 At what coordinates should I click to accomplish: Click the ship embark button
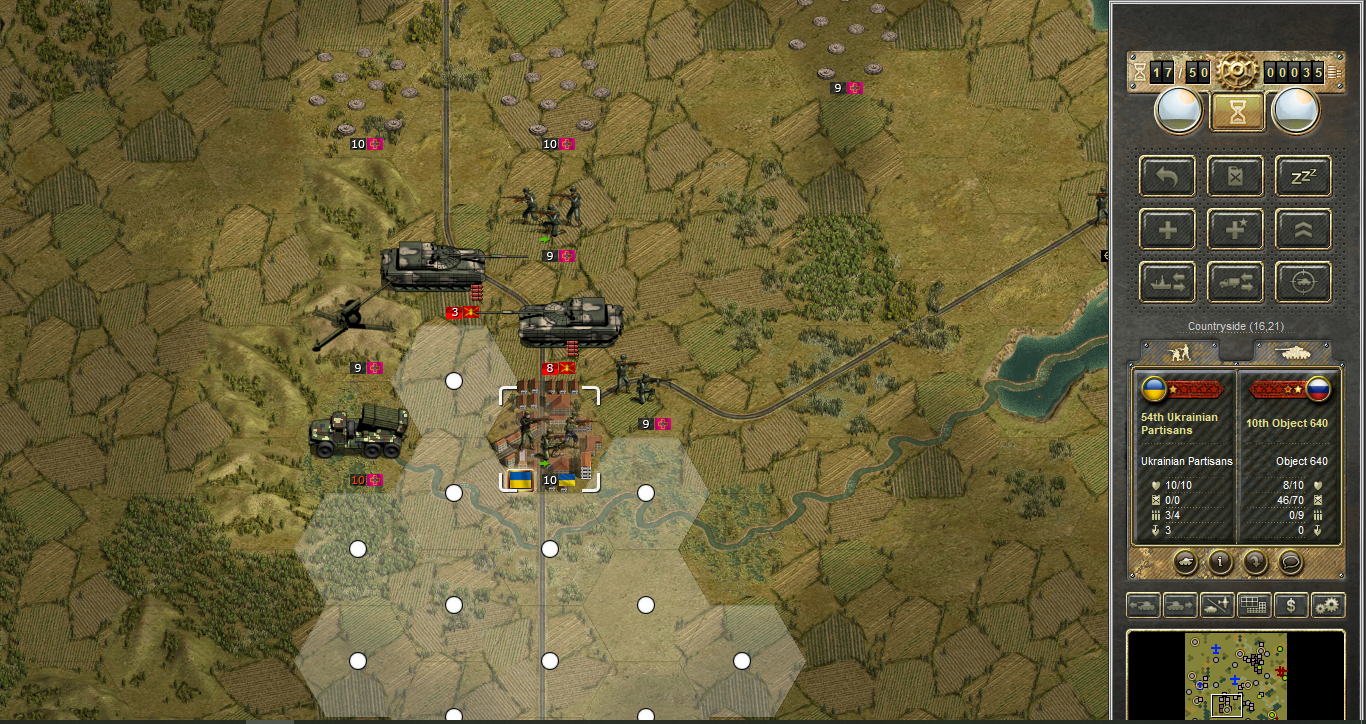pyautogui.click(x=1167, y=283)
